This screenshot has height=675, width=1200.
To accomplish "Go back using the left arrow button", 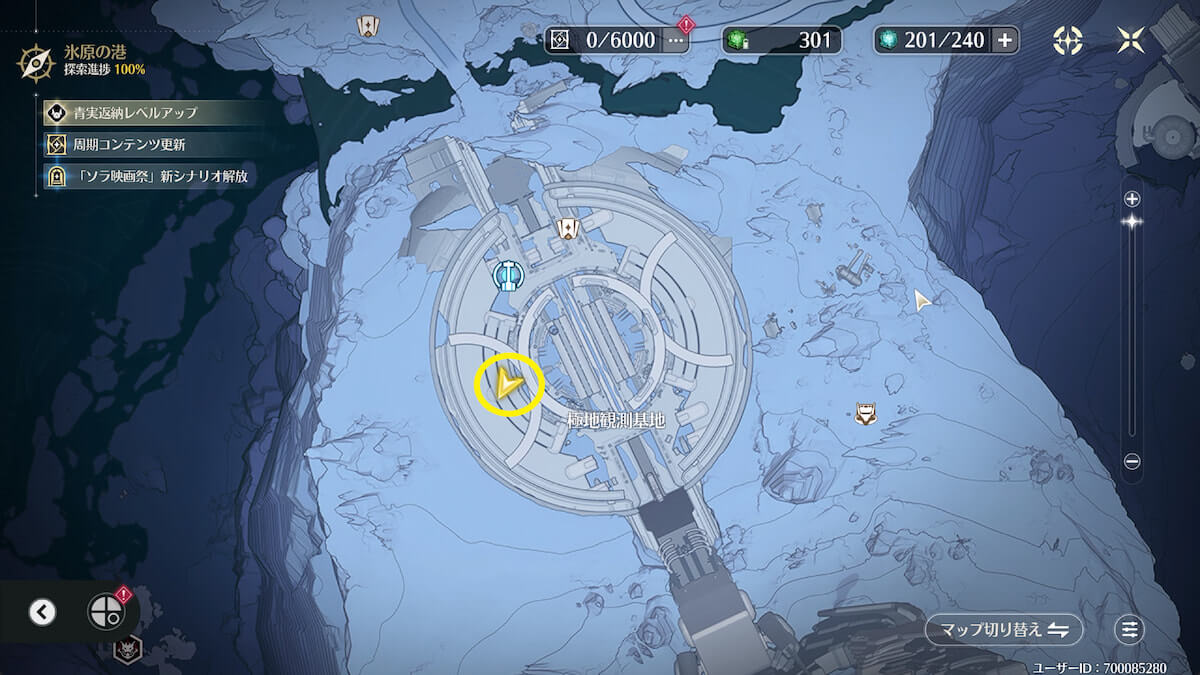I will coord(42,611).
